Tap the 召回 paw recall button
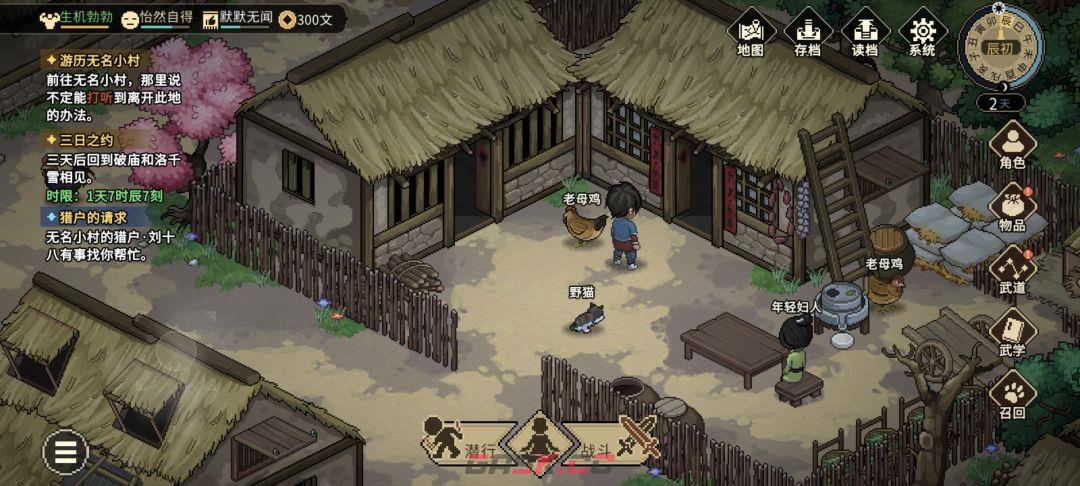Screen dimensions: 1080x486 [x=1012, y=394]
